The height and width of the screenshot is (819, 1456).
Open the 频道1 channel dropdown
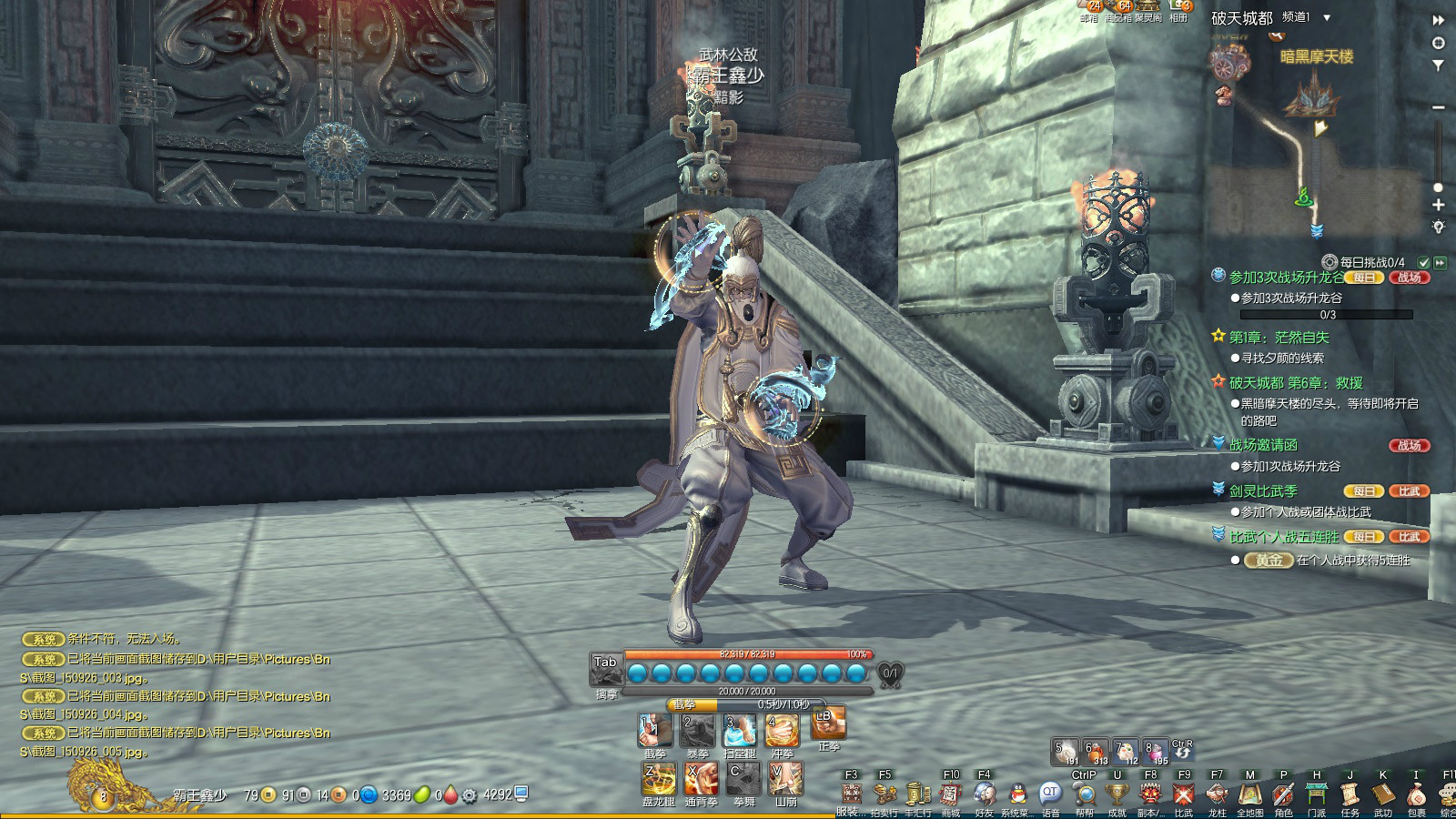[x=1327, y=18]
